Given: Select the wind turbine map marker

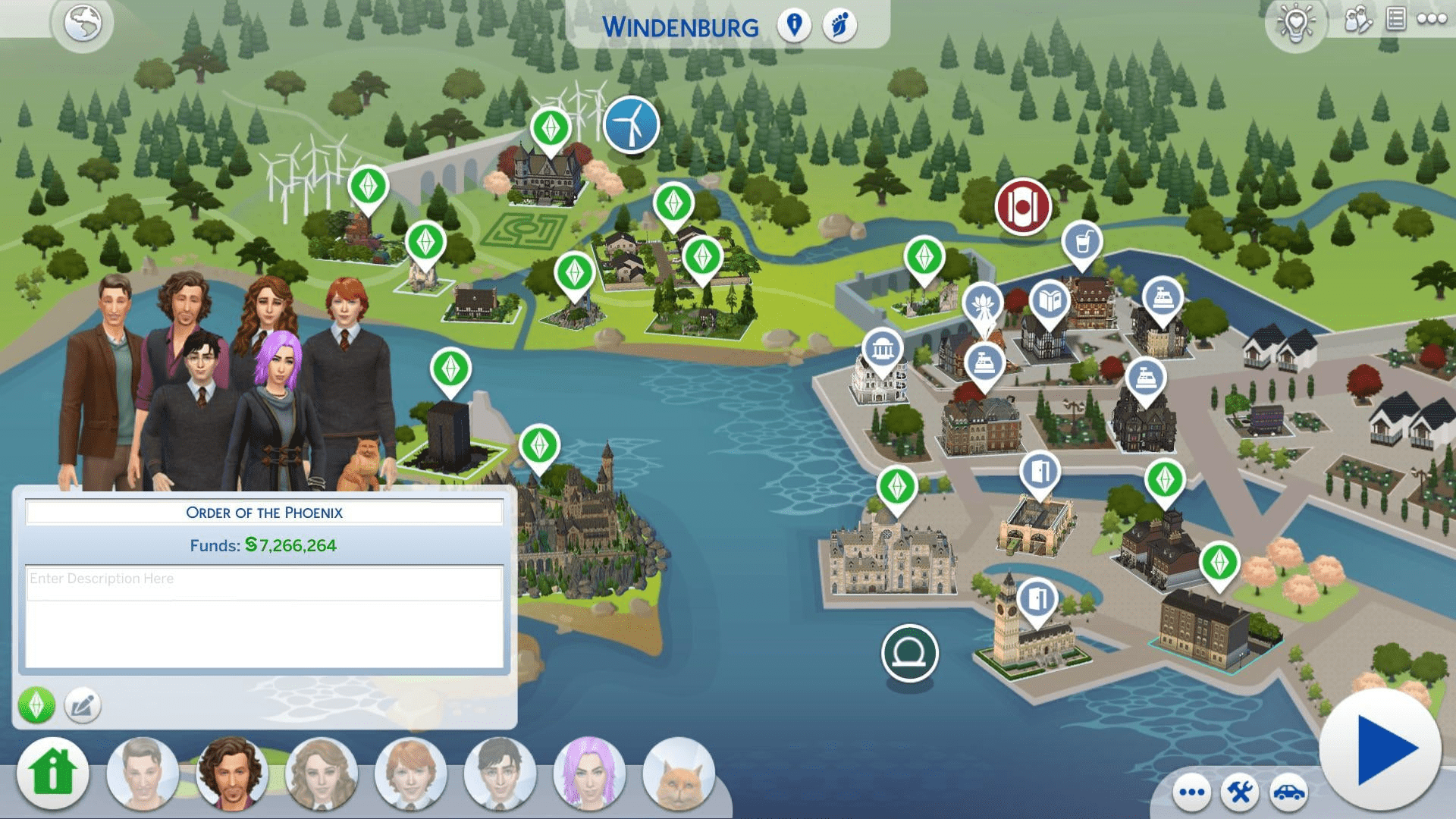Looking at the screenshot, I should [631, 124].
